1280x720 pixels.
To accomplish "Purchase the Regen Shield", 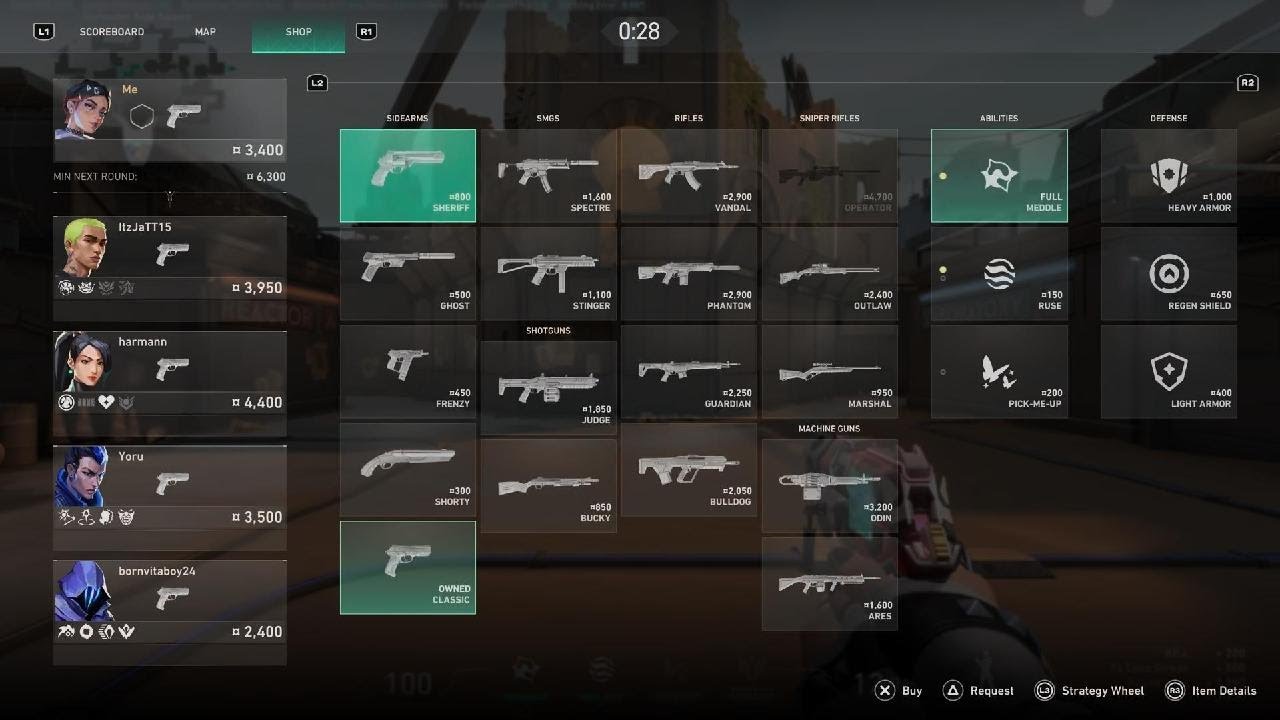I will pyautogui.click(x=1169, y=273).
